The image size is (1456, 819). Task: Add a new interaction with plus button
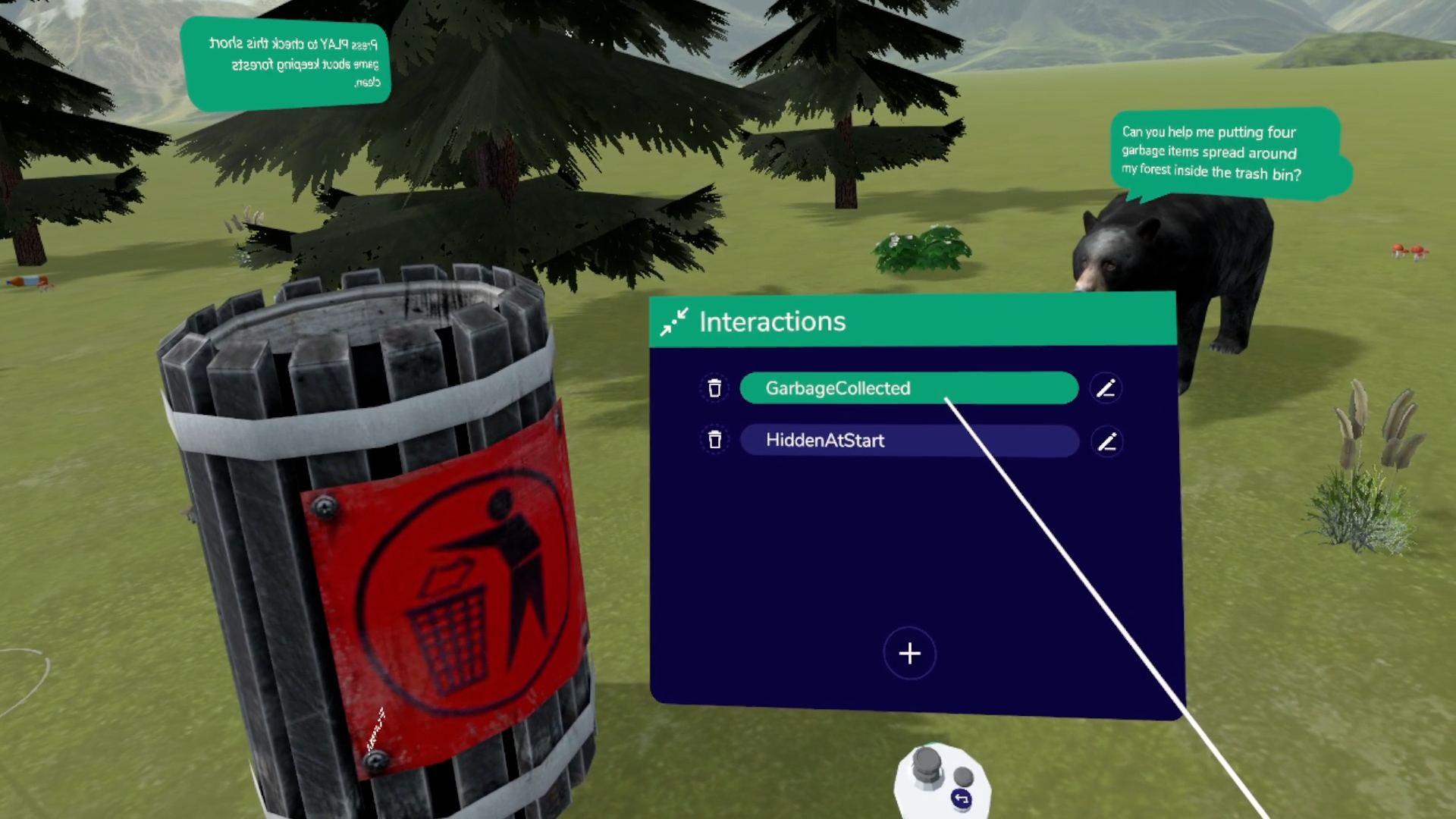[x=909, y=653]
